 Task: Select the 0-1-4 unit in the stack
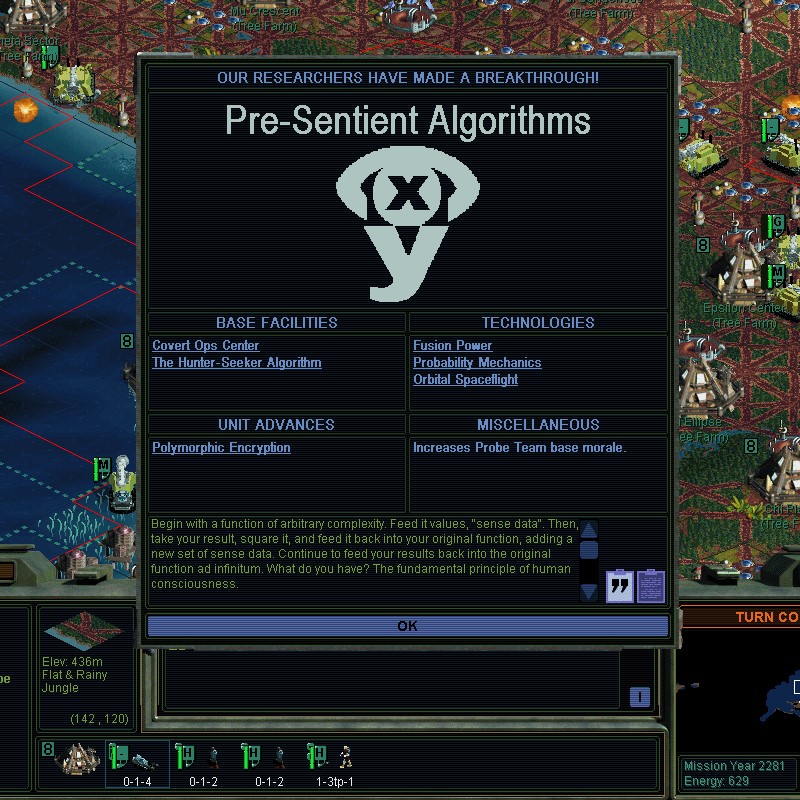138,762
